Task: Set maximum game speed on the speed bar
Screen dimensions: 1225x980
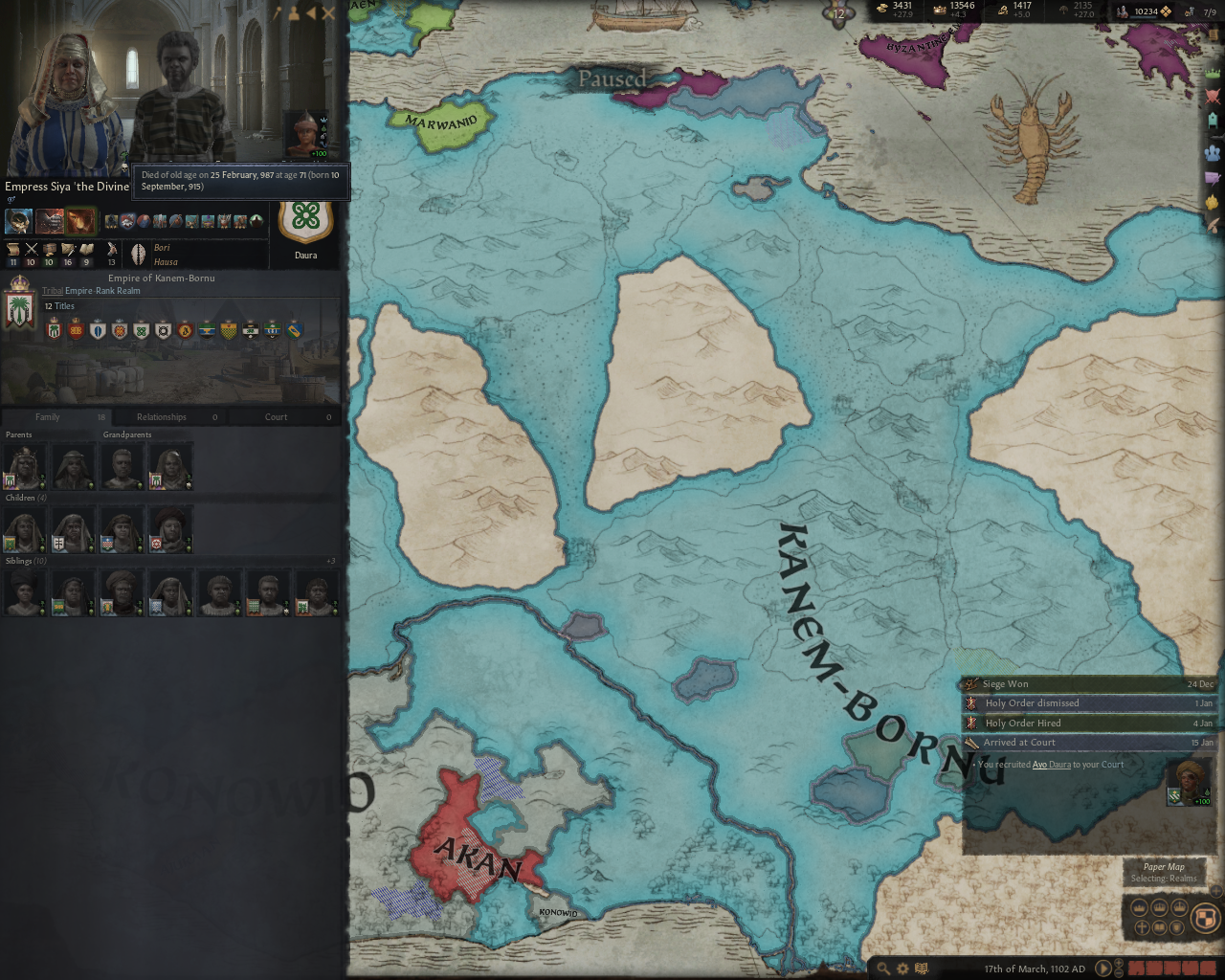Action: [1209, 968]
